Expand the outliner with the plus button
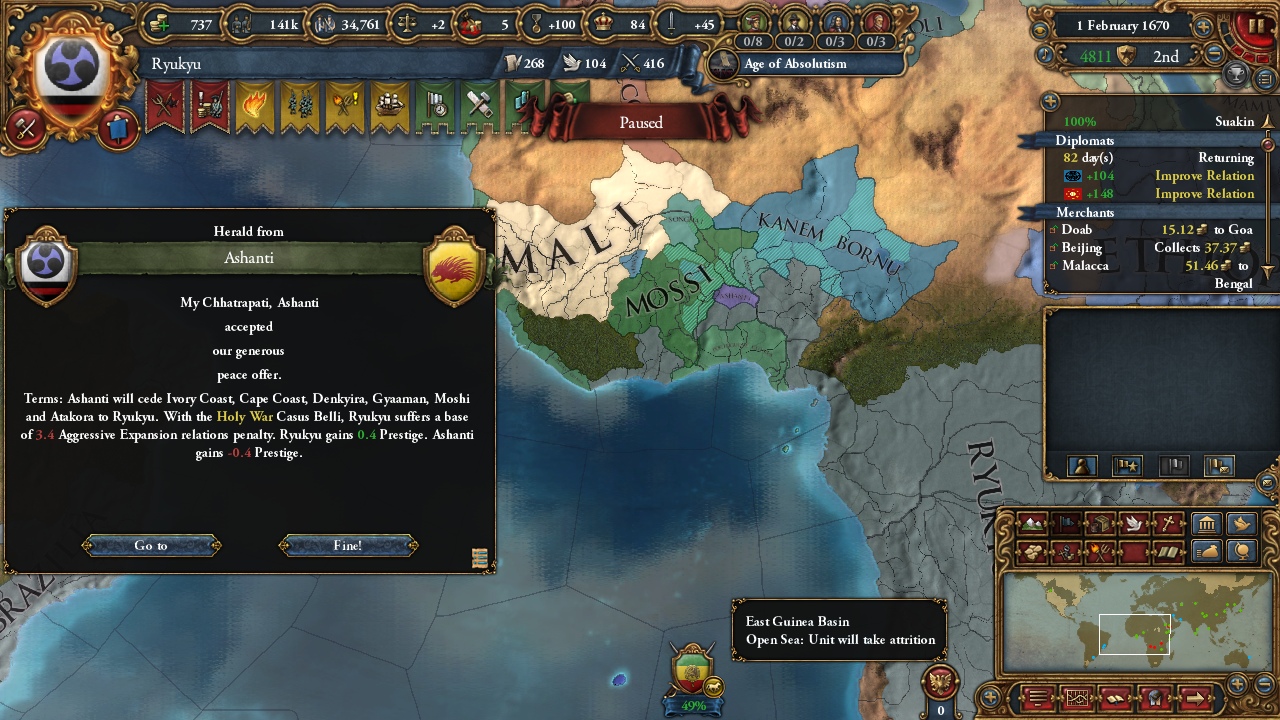The image size is (1280, 720). [x=1049, y=101]
